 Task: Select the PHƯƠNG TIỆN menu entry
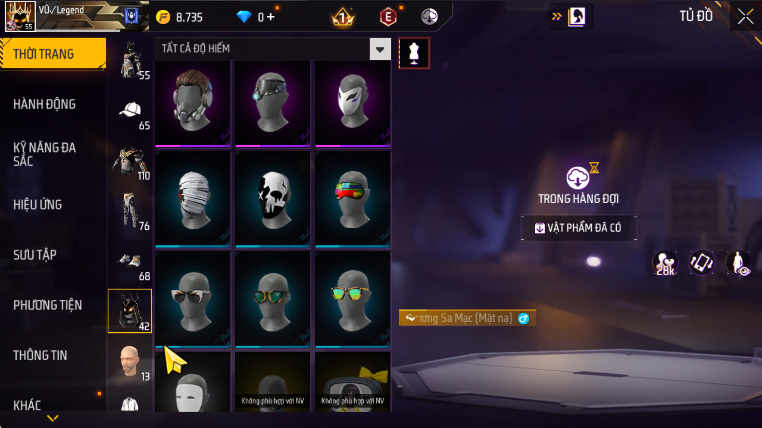47,304
